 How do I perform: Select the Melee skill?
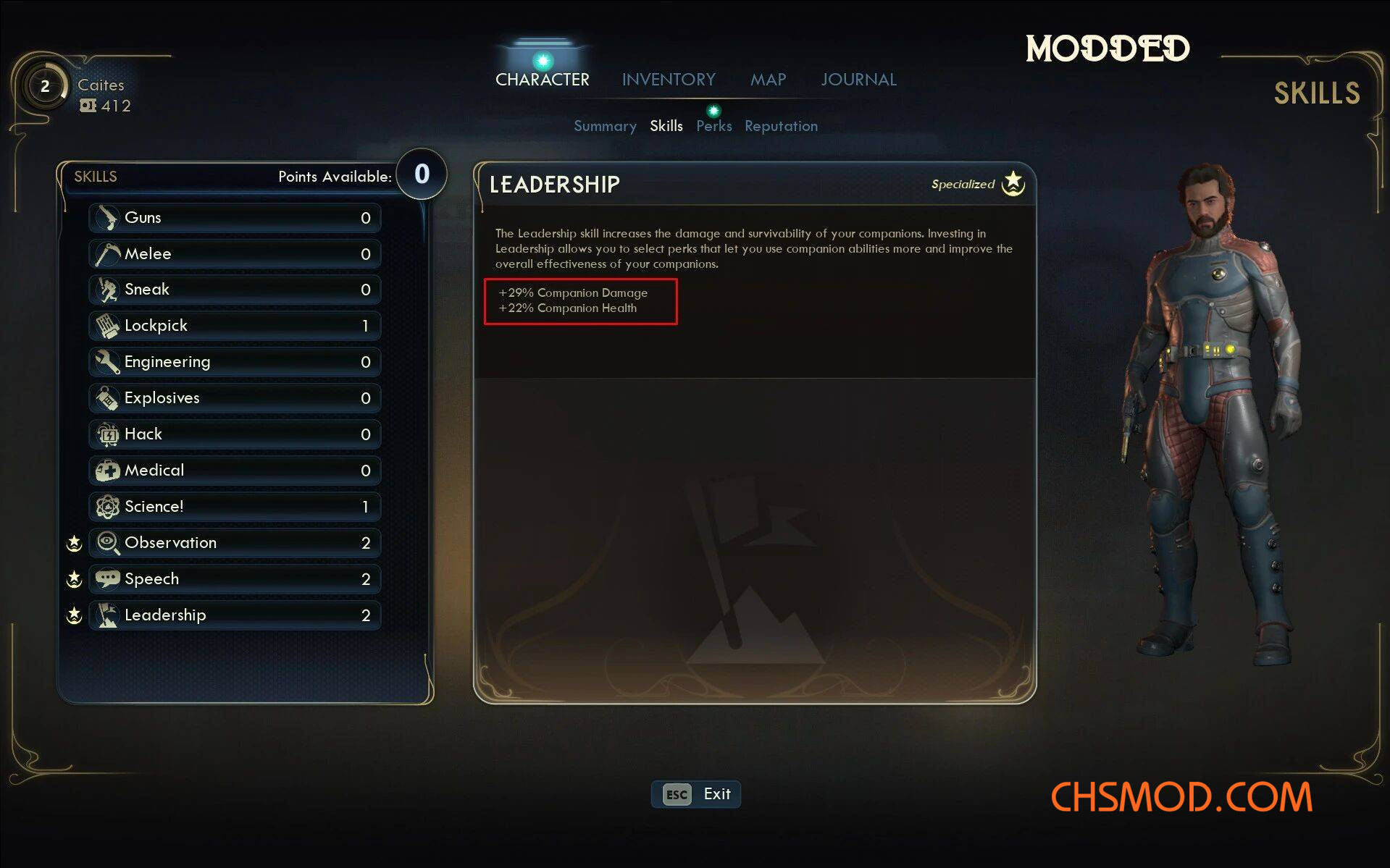(235, 253)
